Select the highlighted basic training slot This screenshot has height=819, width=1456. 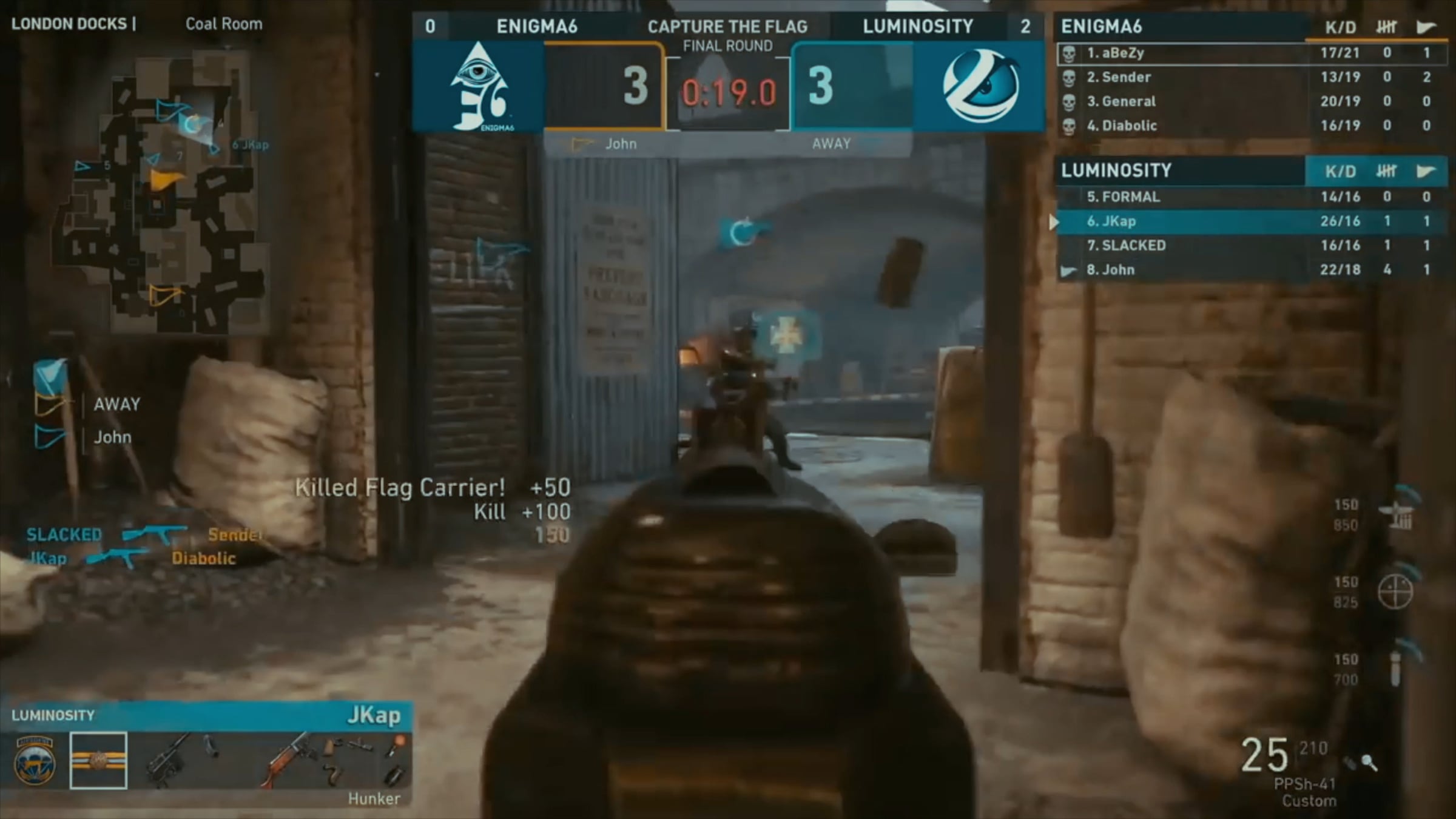98,761
